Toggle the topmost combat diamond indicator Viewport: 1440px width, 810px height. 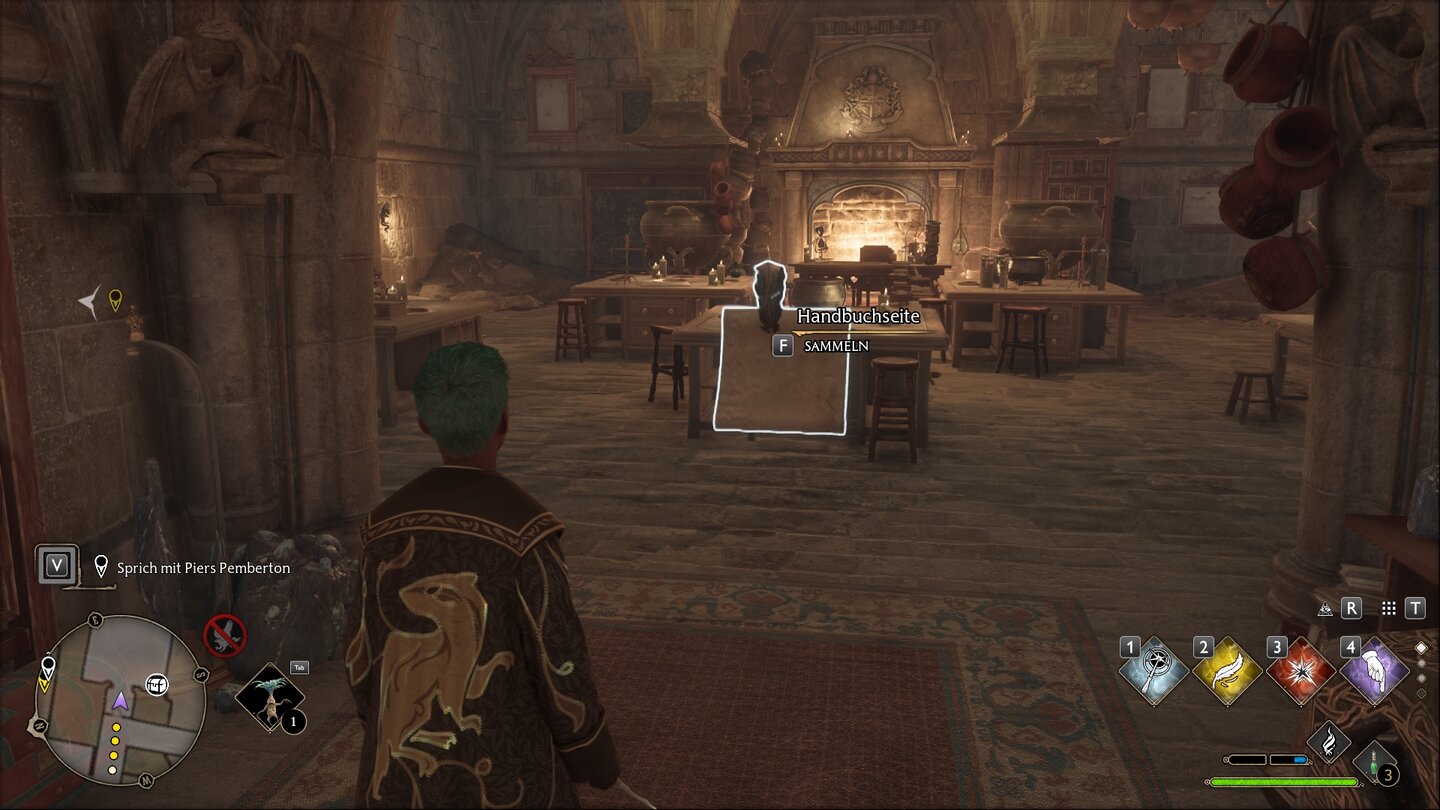point(1421,648)
